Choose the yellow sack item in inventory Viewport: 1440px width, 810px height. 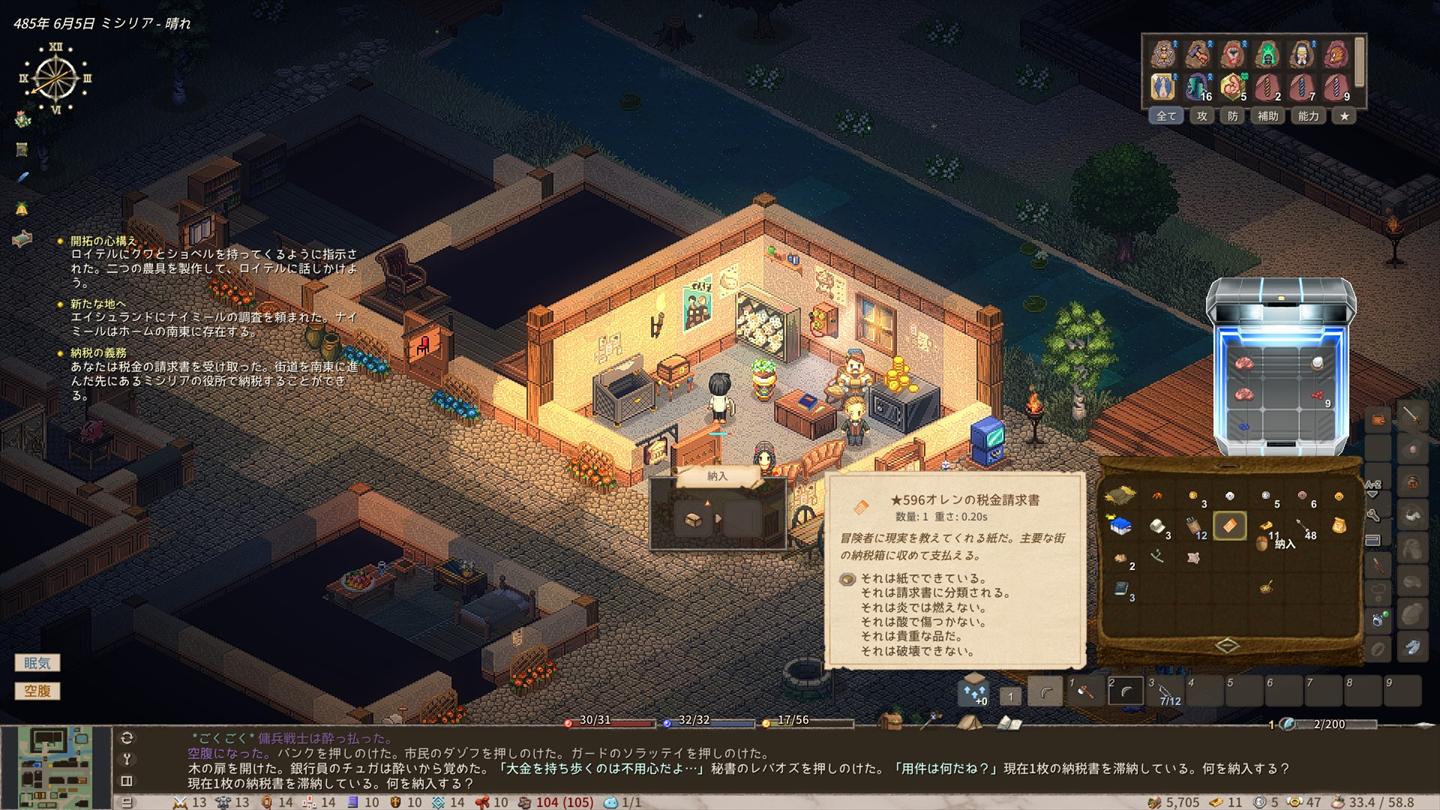tap(1338, 525)
